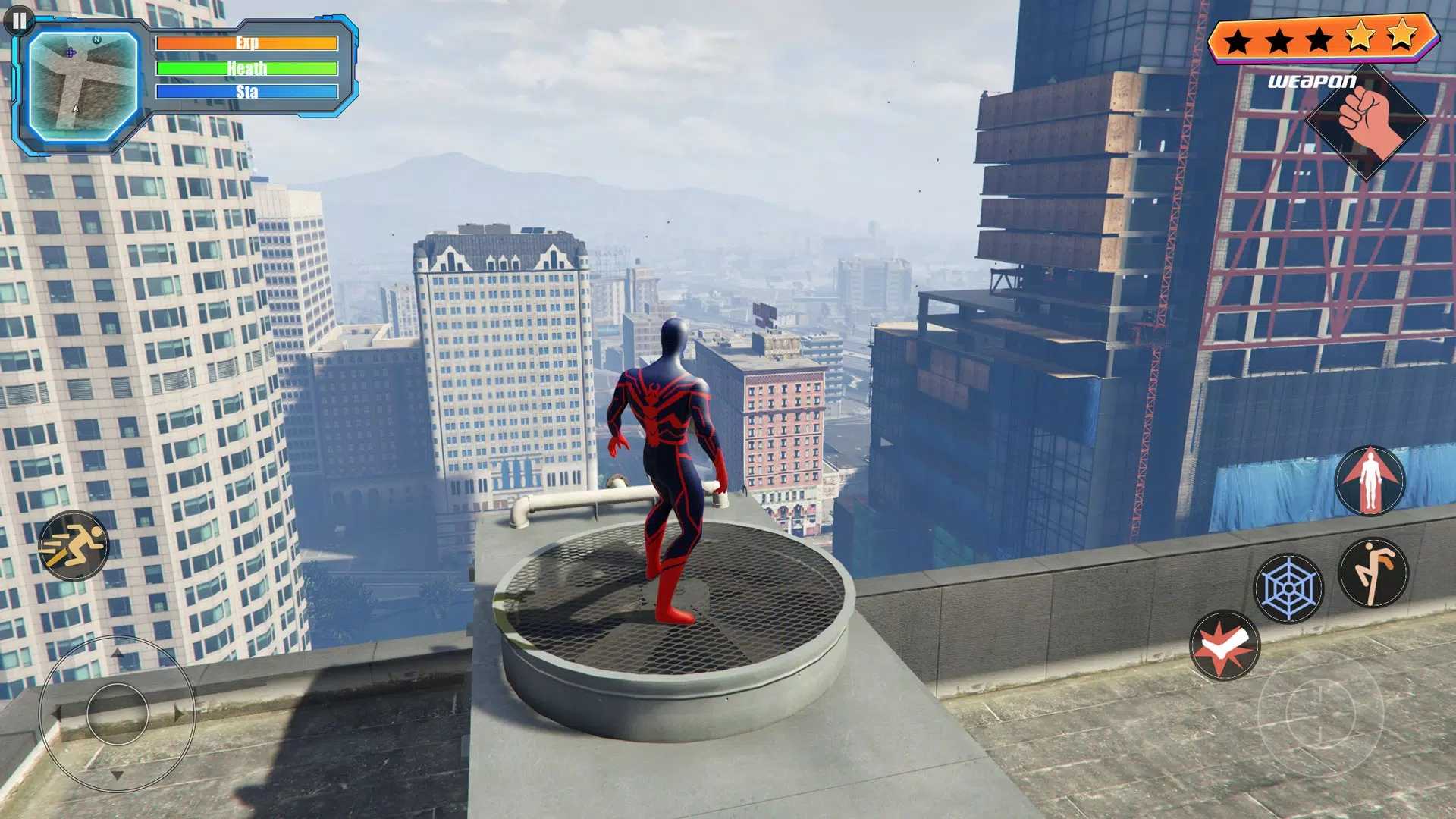Tap the virtual movement joystick

tap(118, 714)
